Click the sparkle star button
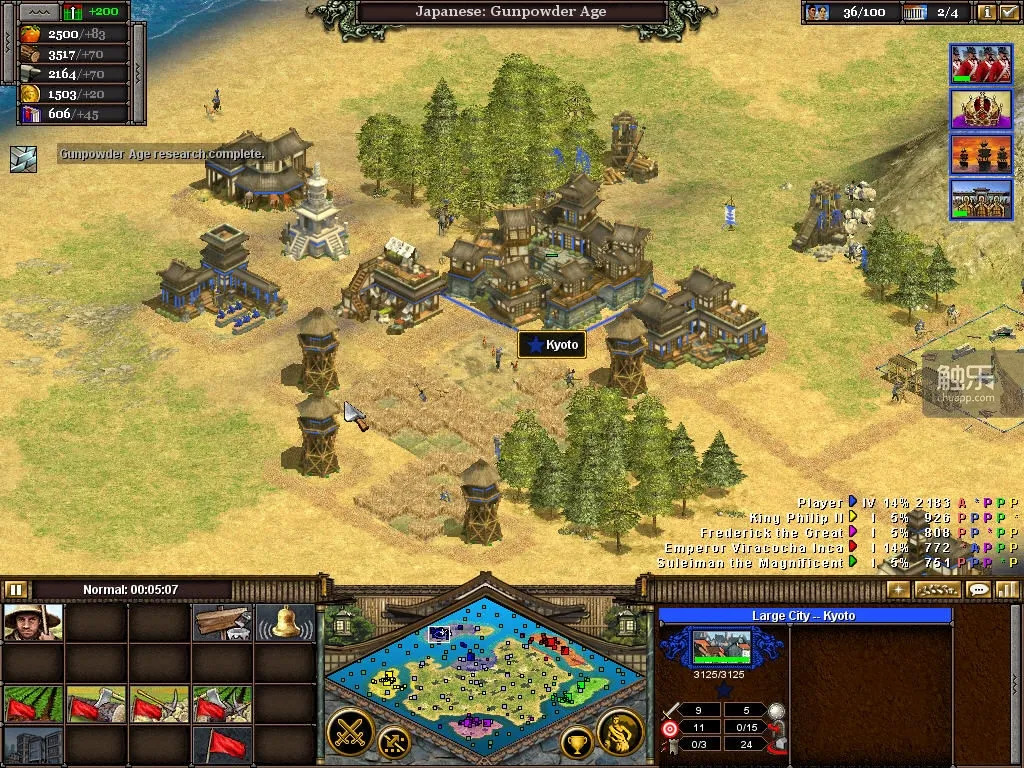1024x768 pixels. 898,589
